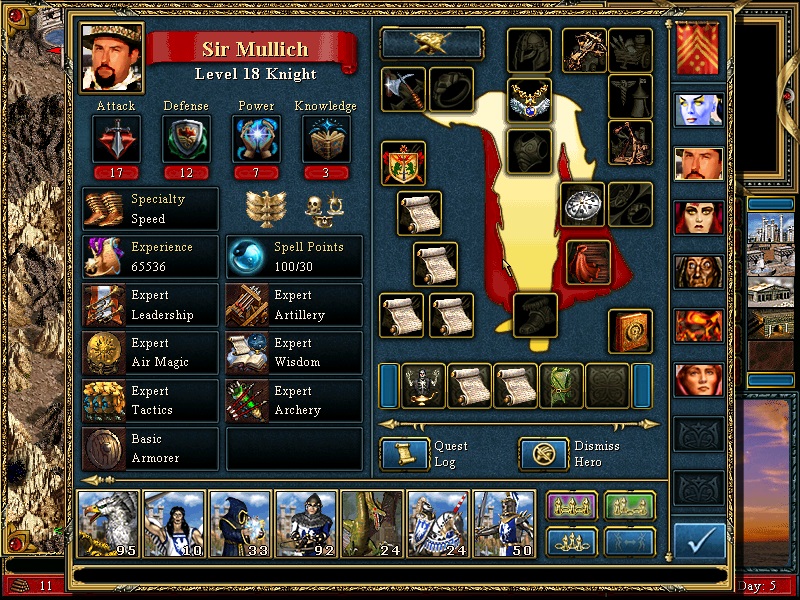Select the necklace artifact slot
800x600 pixels.
tap(530, 99)
